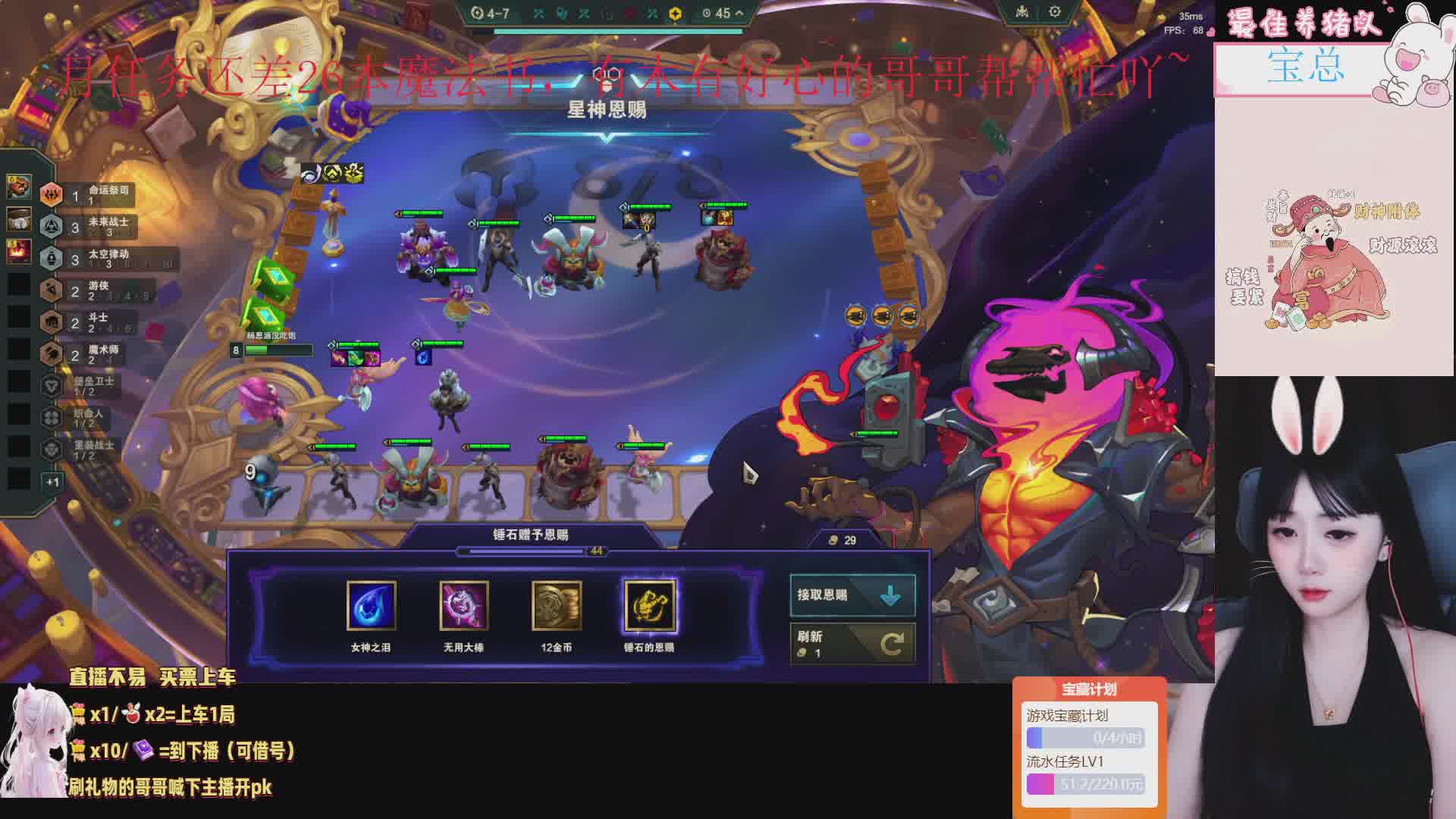Open the settings gear at top right
This screenshot has width=1456, height=819.
tap(1054, 12)
